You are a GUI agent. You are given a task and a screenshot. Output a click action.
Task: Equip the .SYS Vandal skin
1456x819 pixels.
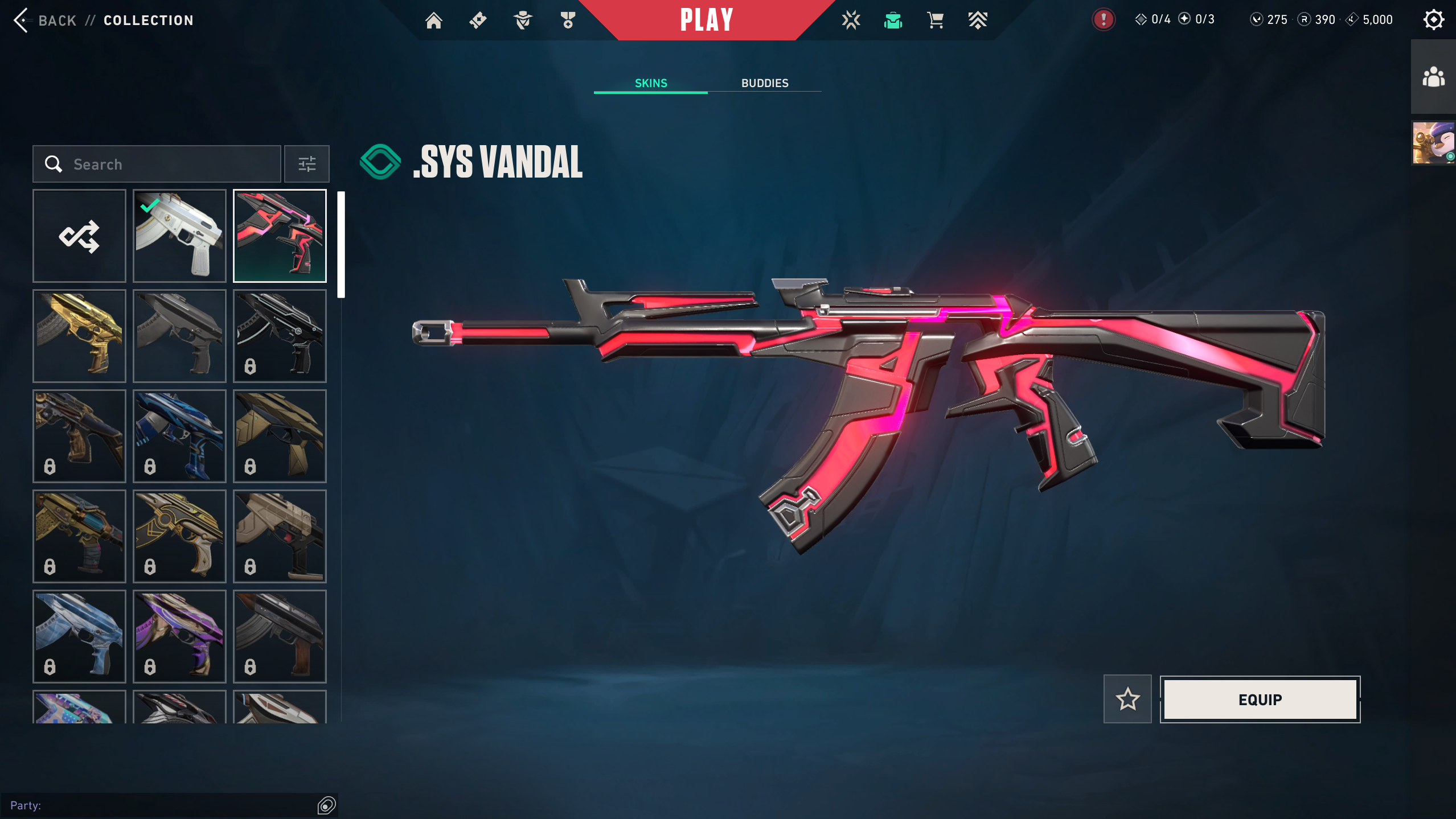1260,699
